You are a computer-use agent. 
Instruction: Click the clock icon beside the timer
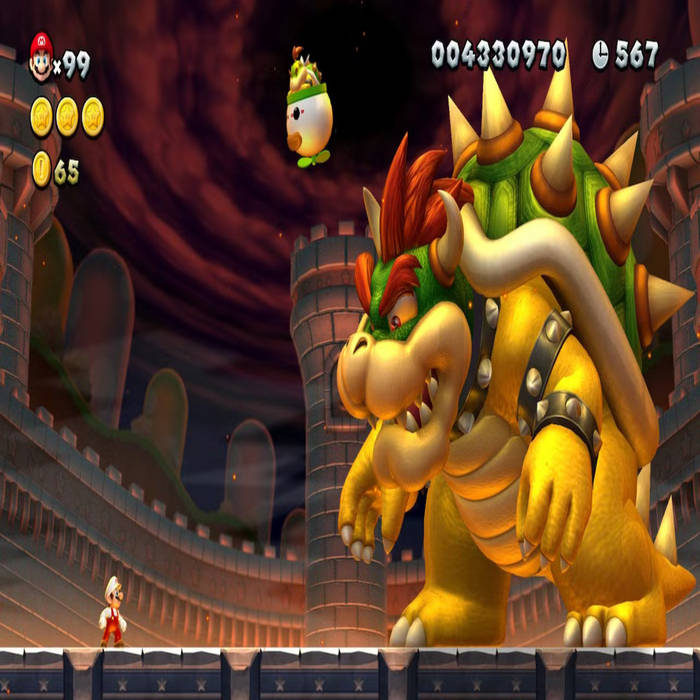[600, 55]
